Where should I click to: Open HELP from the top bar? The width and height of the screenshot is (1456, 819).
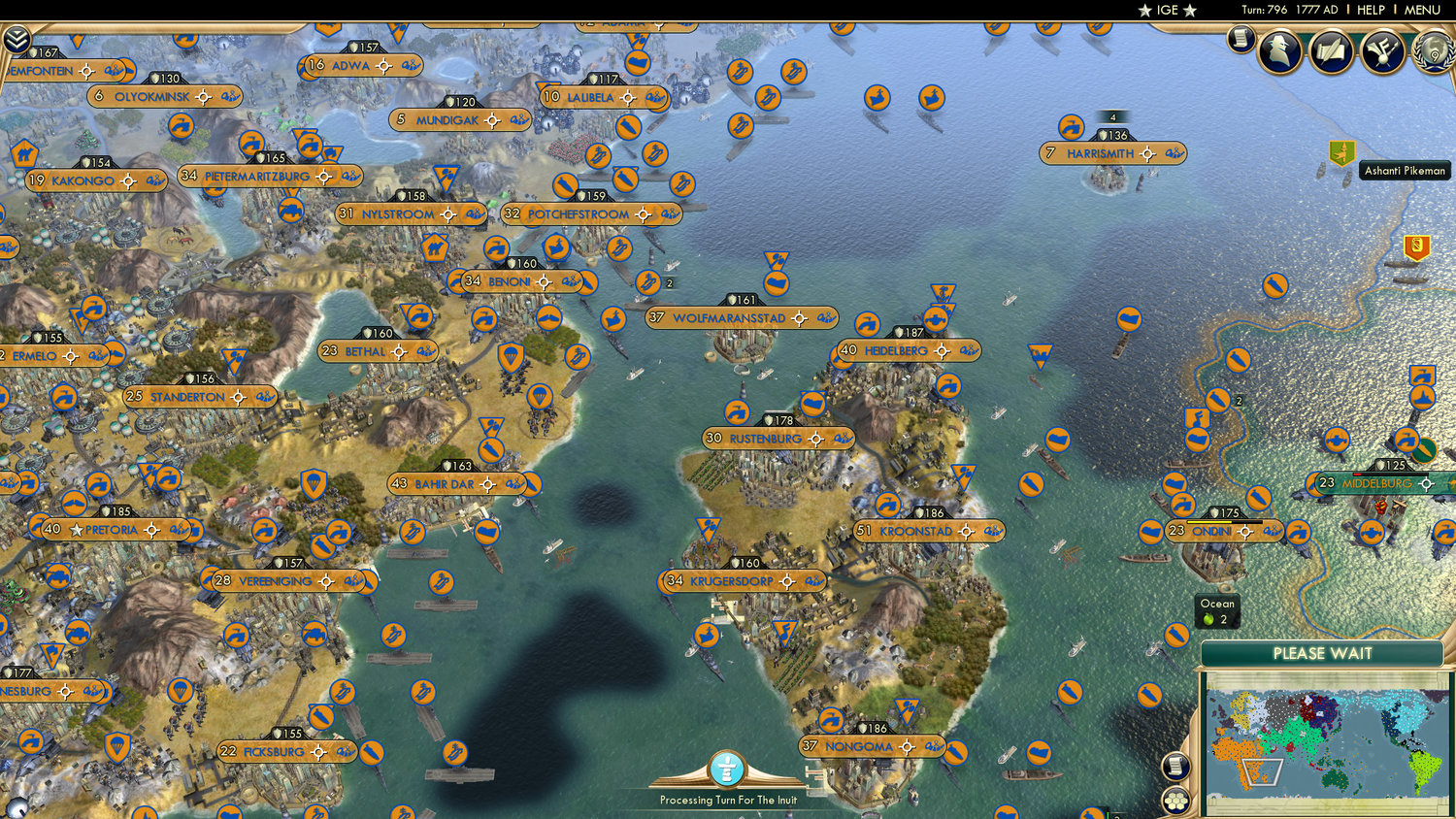[x=1373, y=11]
